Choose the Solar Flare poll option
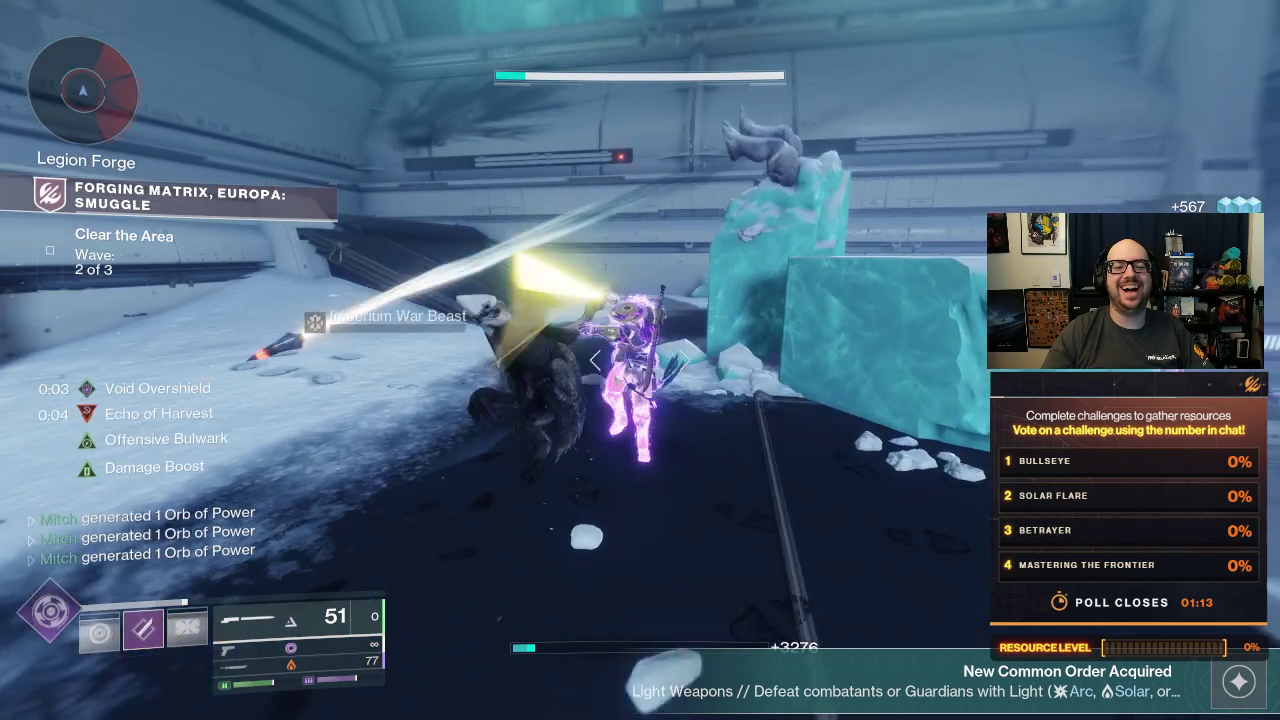 point(1128,496)
